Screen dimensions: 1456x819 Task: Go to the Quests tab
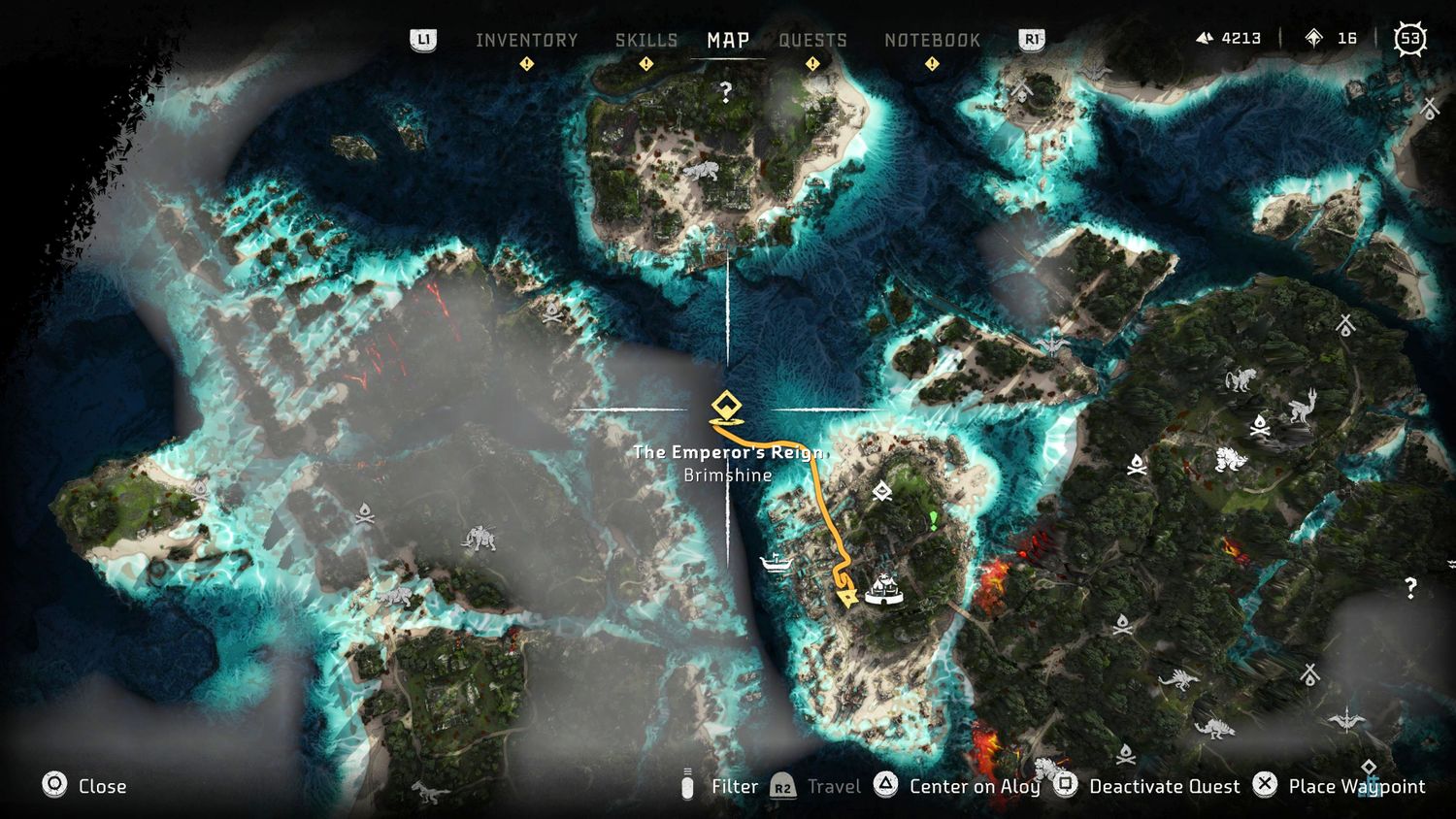click(x=812, y=40)
